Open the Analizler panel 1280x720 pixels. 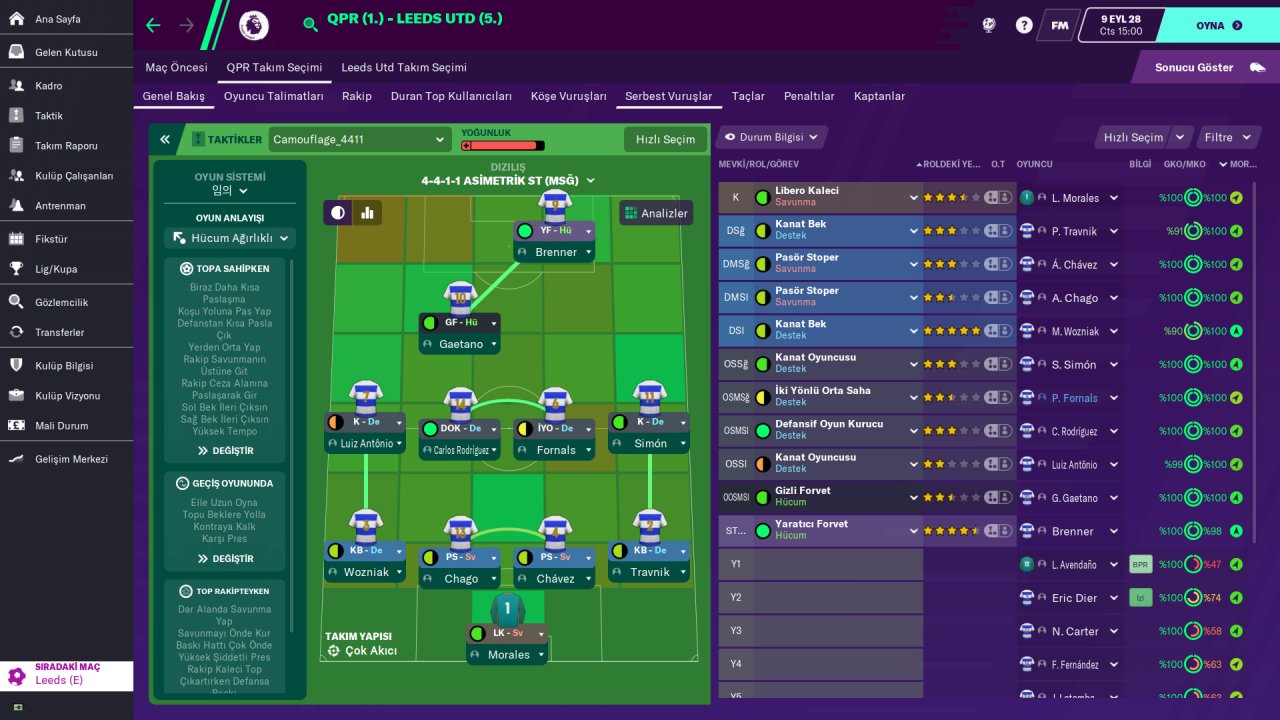click(656, 213)
